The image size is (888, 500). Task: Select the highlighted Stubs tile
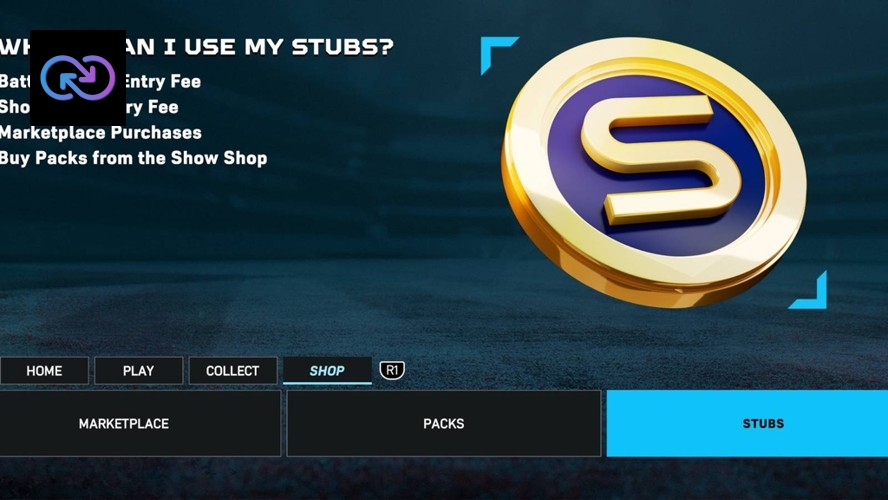[762, 424]
